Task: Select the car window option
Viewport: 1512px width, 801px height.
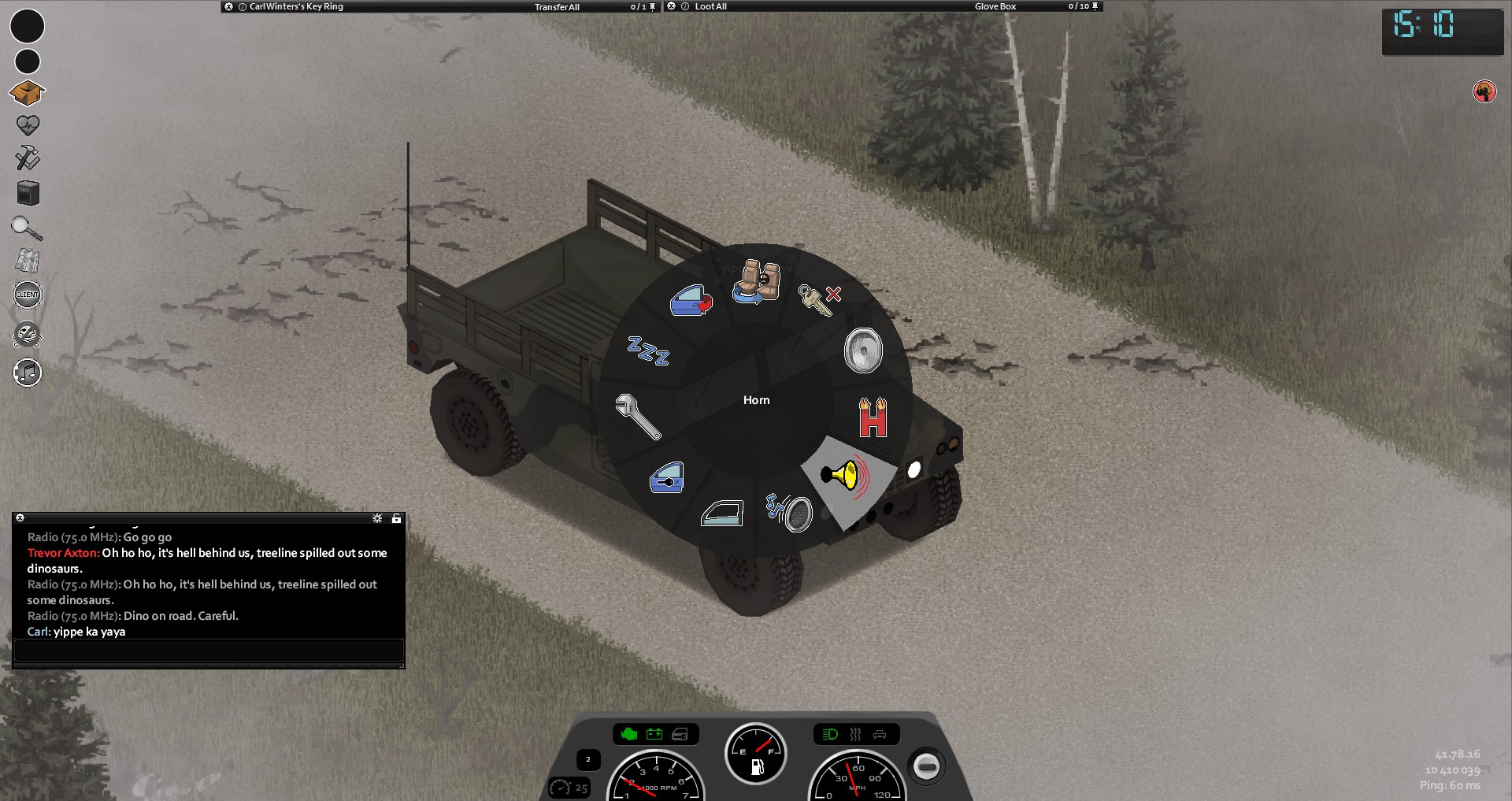Action: click(x=722, y=514)
